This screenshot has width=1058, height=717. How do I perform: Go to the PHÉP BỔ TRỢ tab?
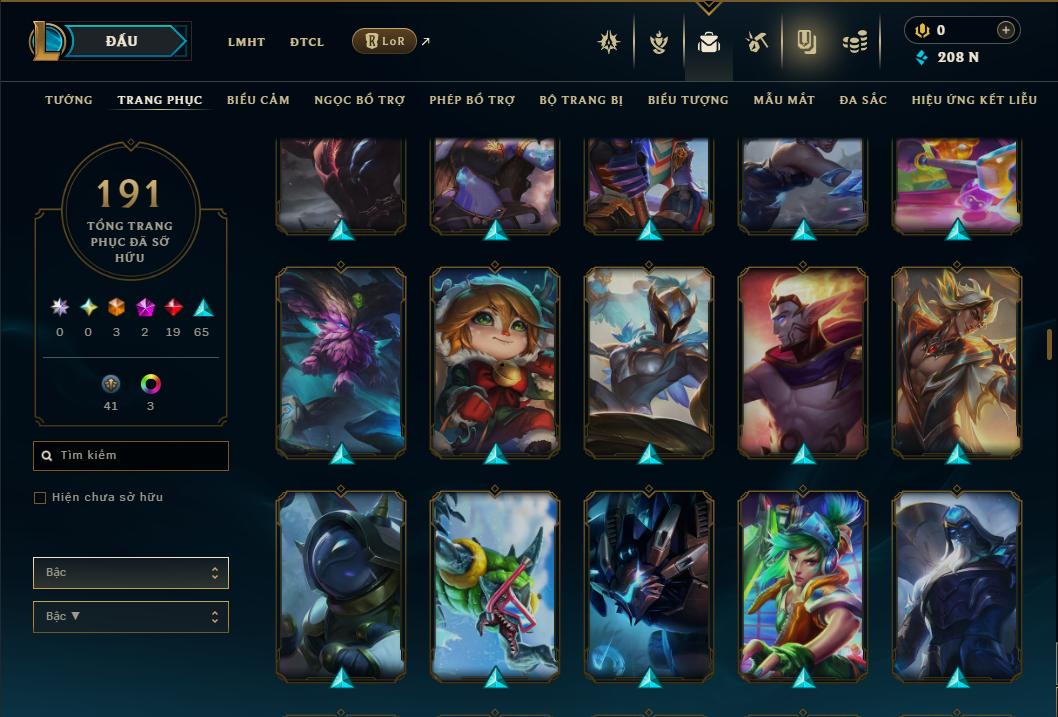click(x=472, y=100)
